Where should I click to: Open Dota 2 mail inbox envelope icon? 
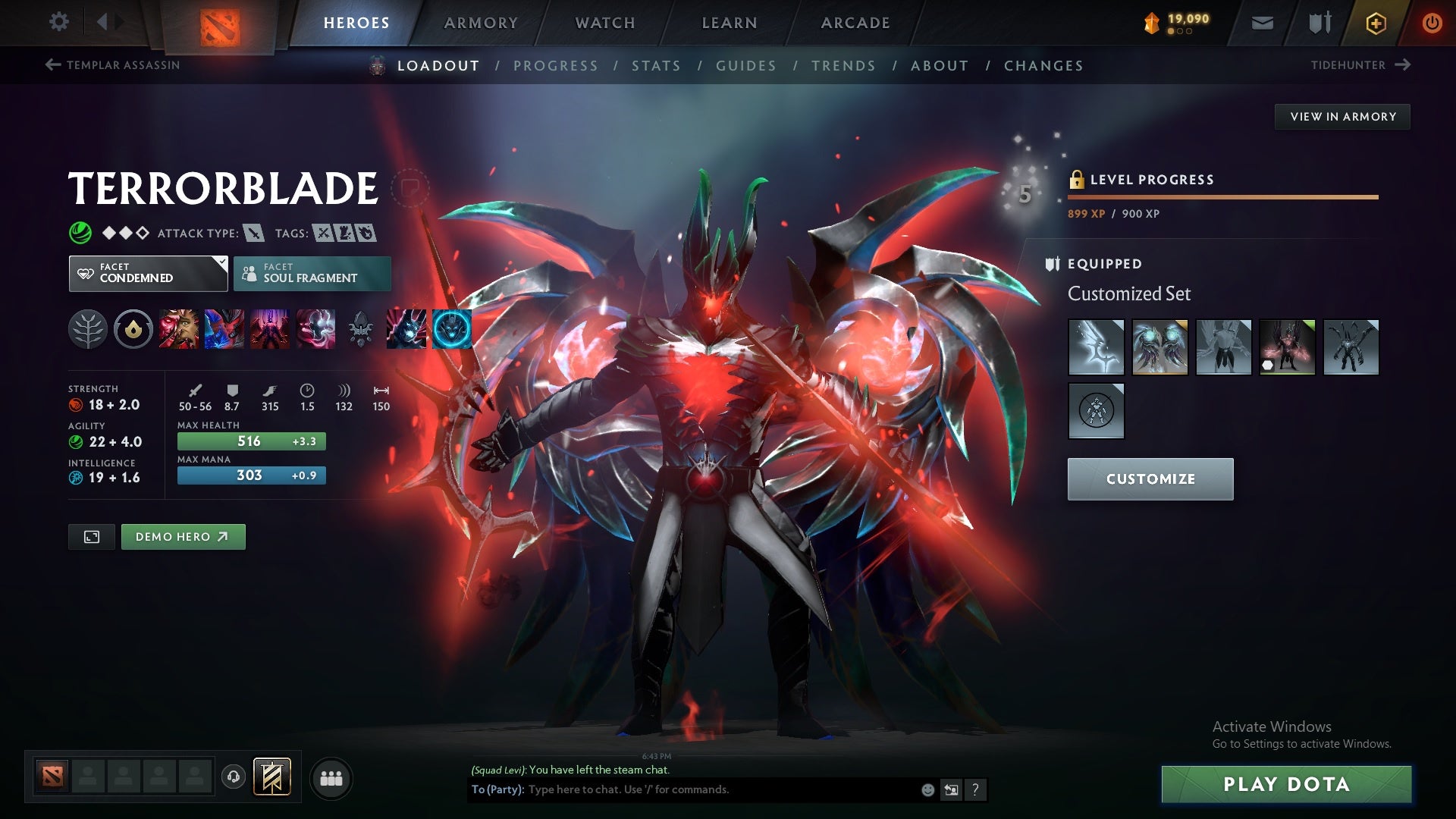click(x=1263, y=22)
